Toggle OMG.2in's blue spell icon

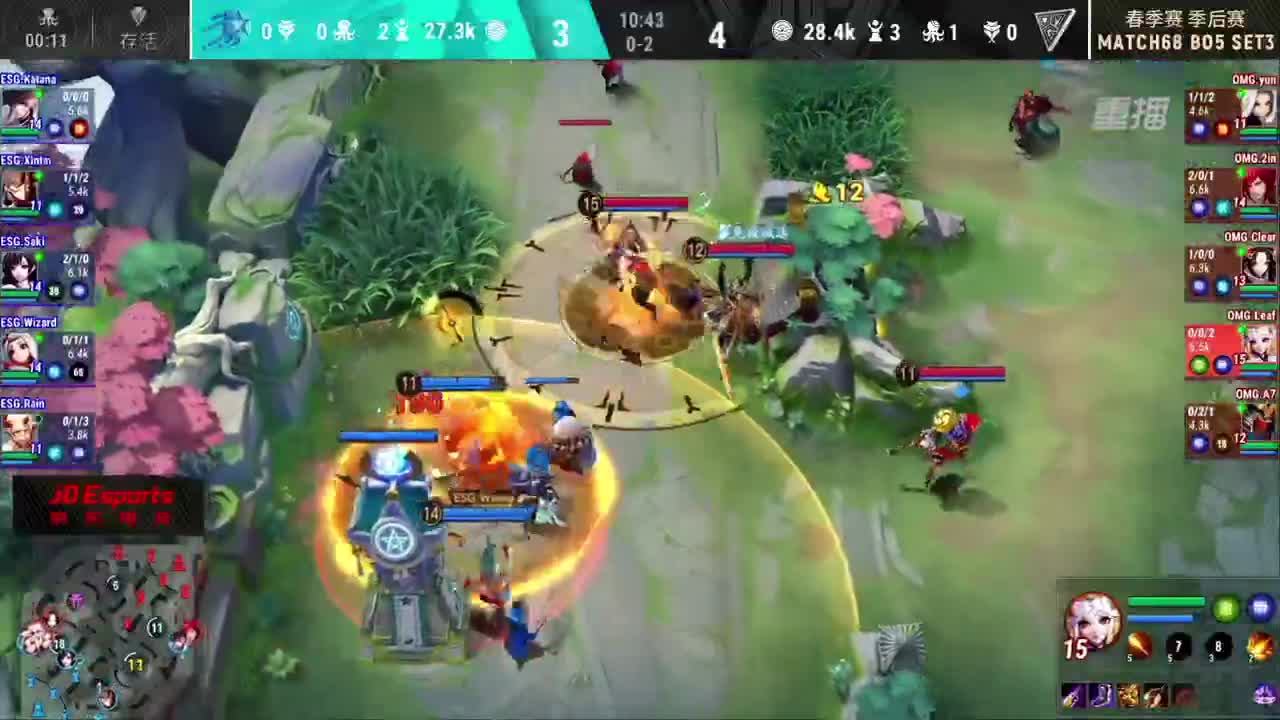pos(1199,209)
